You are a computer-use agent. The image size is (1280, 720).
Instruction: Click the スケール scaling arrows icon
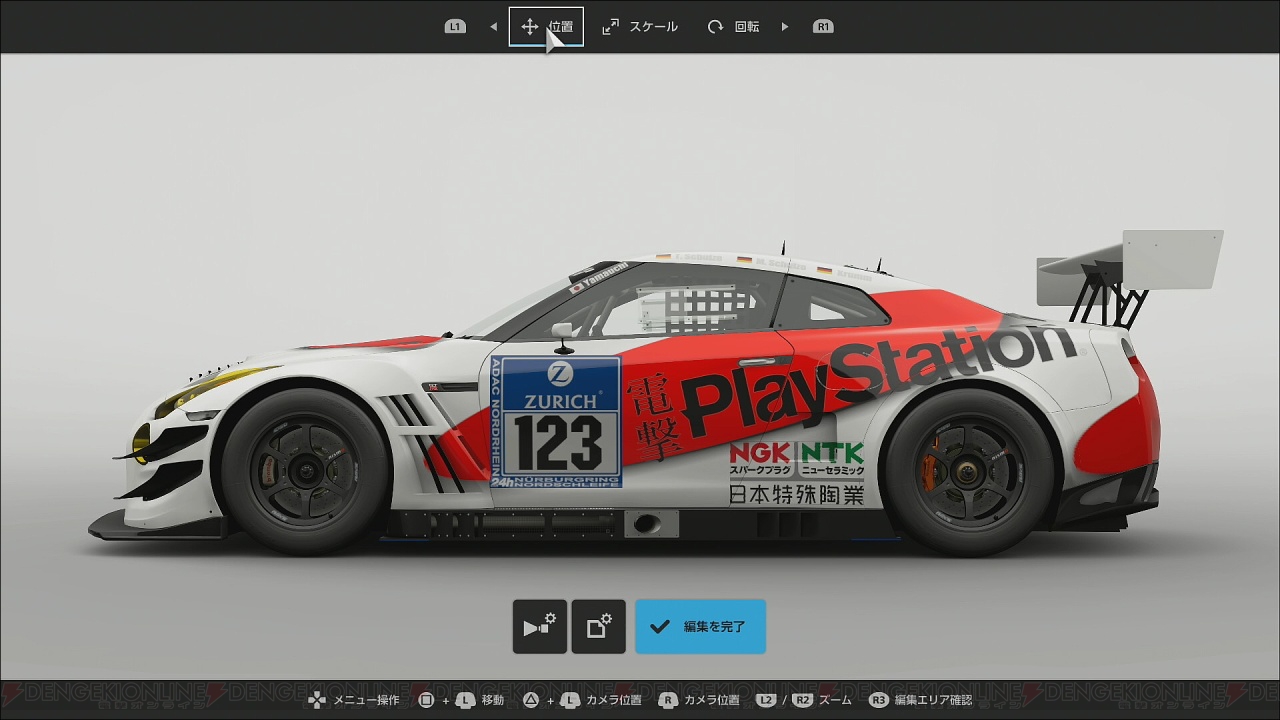(x=609, y=26)
